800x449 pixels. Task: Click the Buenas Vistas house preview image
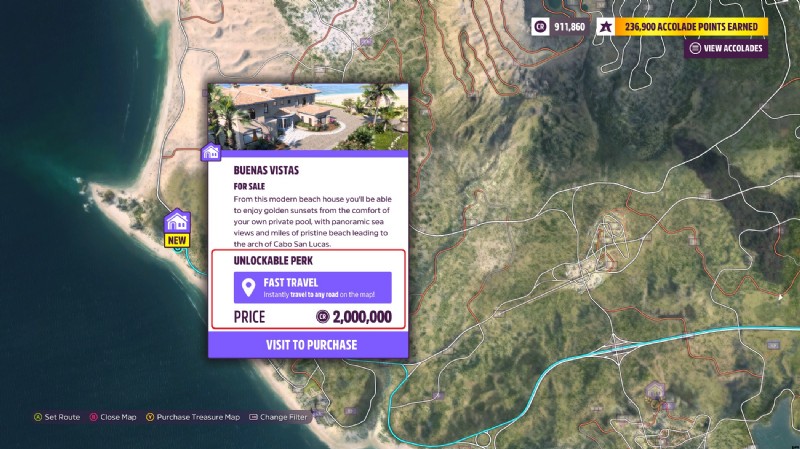(x=308, y=116)
